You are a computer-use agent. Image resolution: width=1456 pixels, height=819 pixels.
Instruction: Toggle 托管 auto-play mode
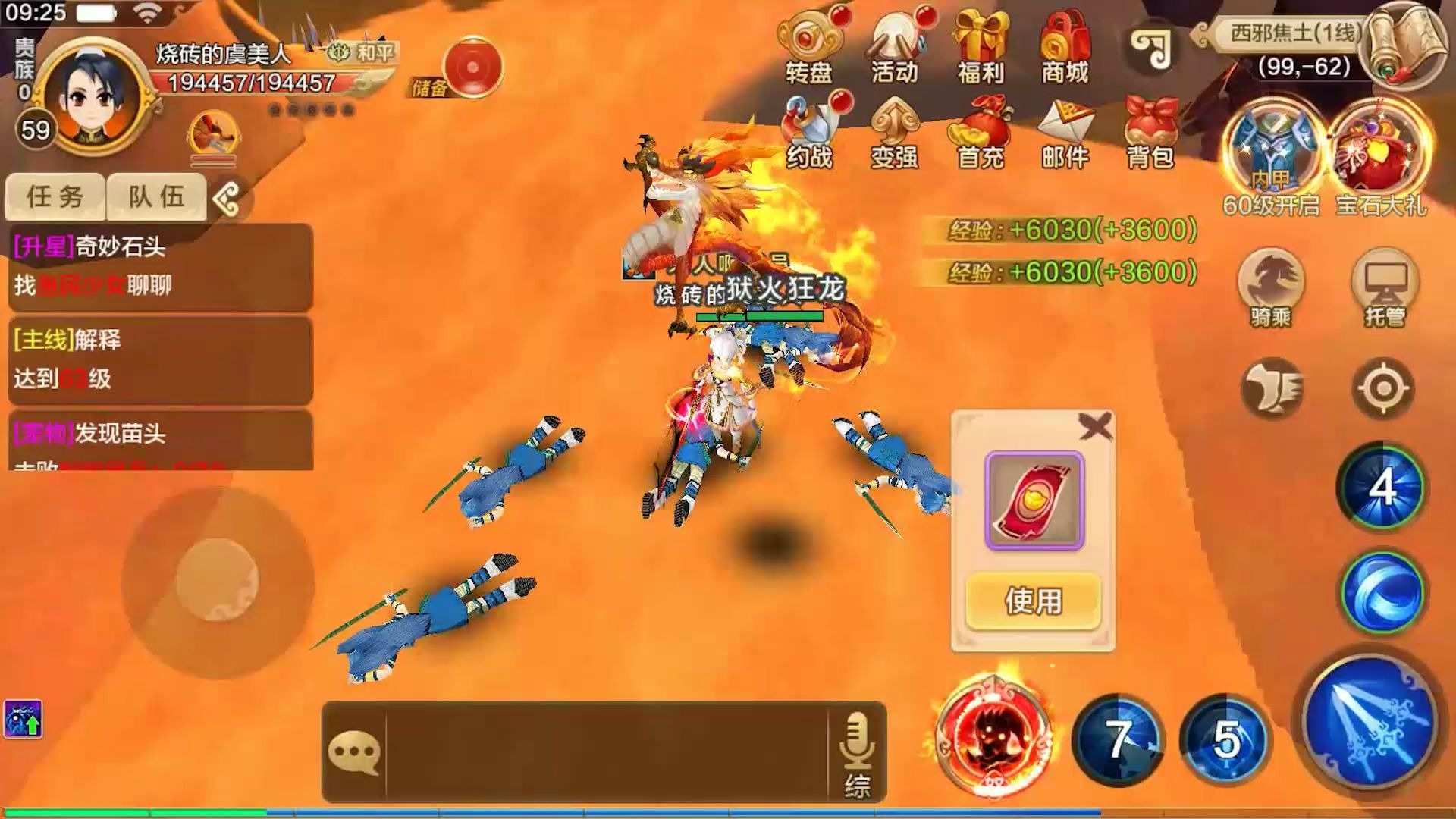point(1385,287)
